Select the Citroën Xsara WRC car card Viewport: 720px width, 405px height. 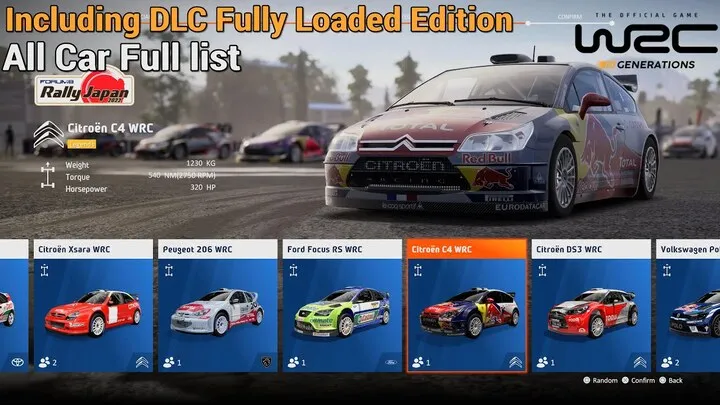click(92, 306)
